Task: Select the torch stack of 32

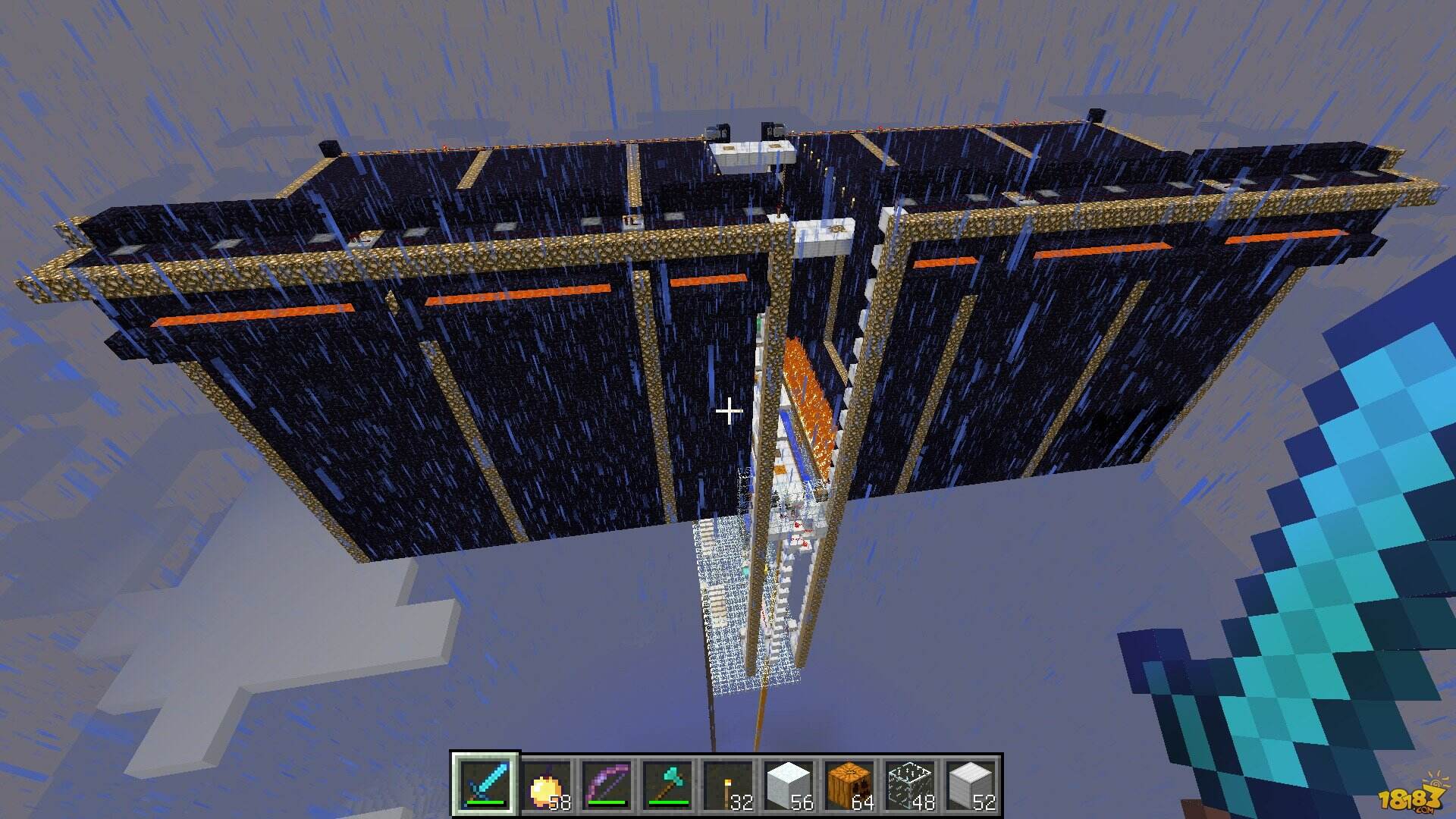Action: point(728,786)
